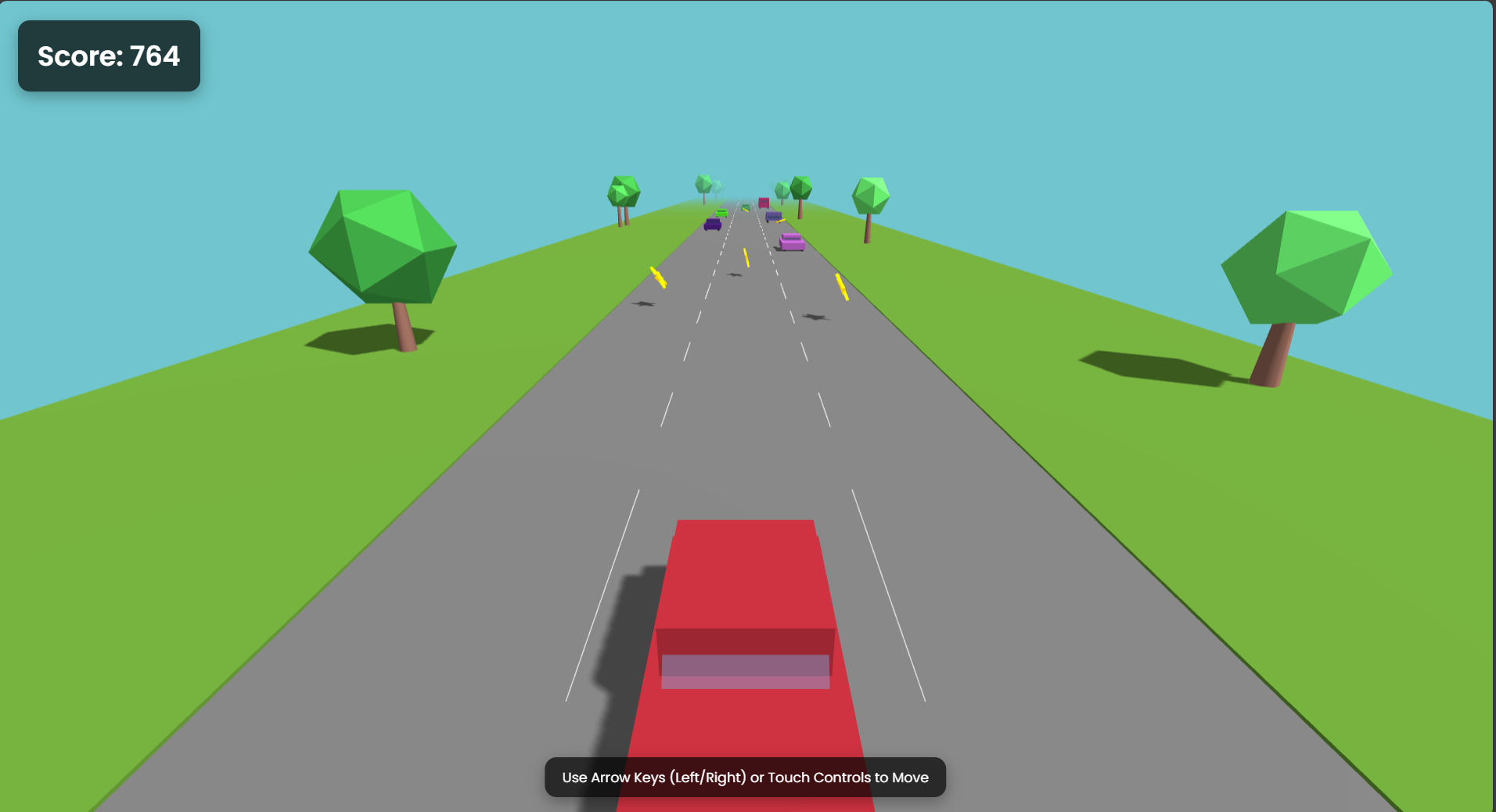Click the lightning bolt near the right road edge

(842, 287)
